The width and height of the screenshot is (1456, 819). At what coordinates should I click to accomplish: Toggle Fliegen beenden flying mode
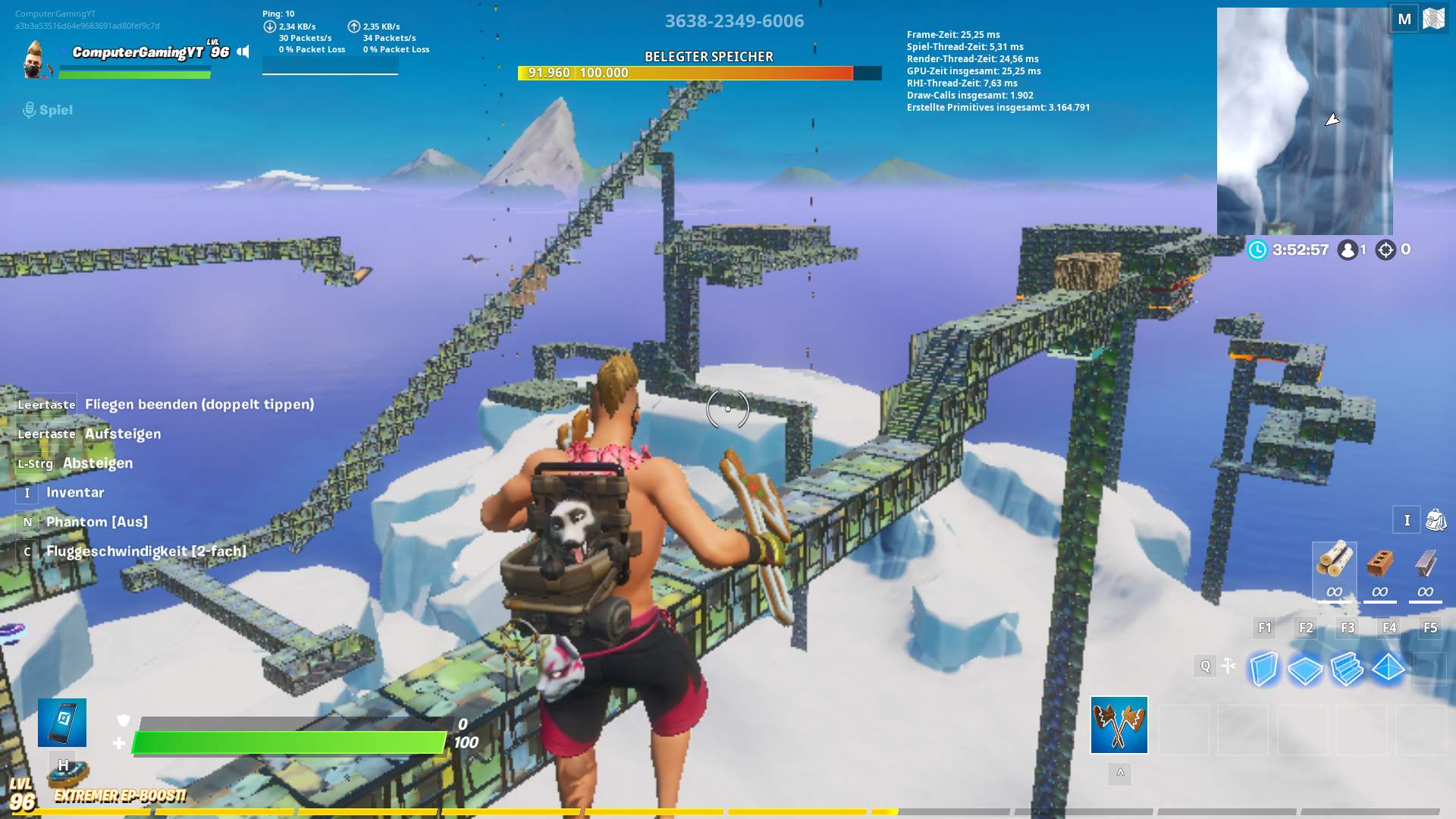coord(201,404)
